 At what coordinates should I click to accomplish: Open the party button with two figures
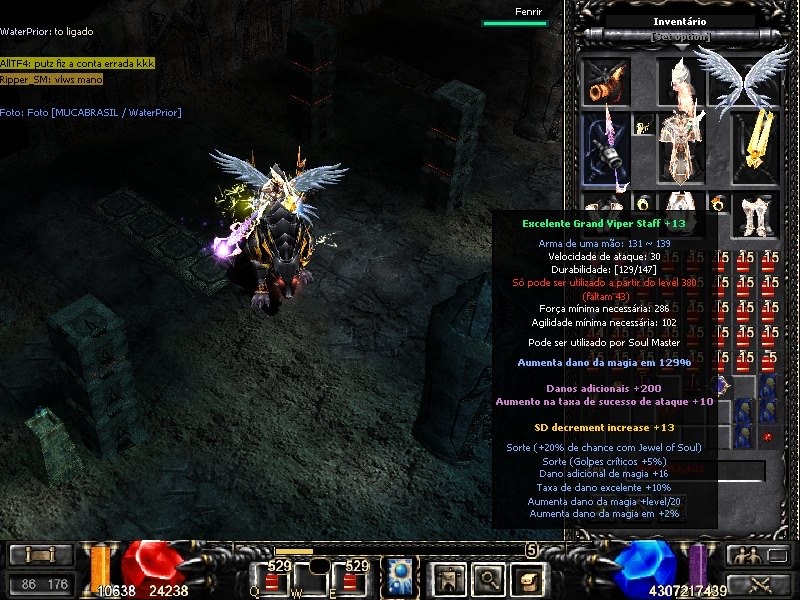click(x=744, y=556)
